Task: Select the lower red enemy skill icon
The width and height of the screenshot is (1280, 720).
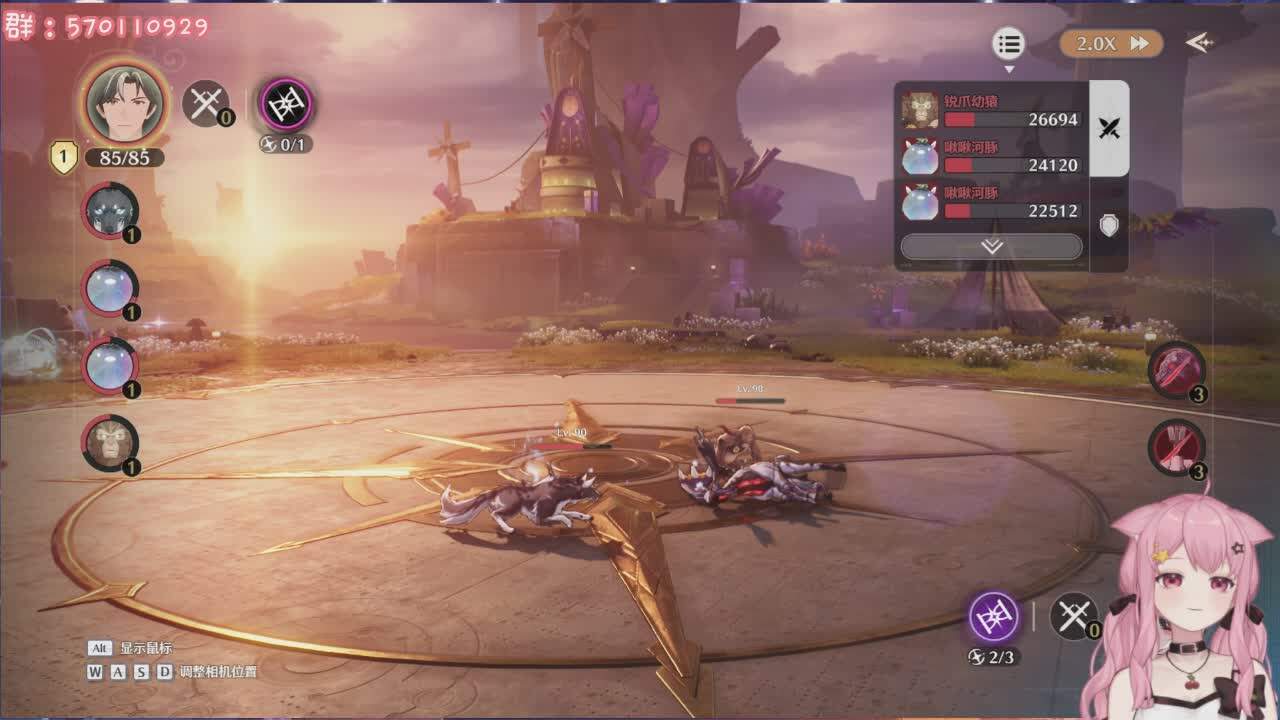Action: pos(1176,447)
